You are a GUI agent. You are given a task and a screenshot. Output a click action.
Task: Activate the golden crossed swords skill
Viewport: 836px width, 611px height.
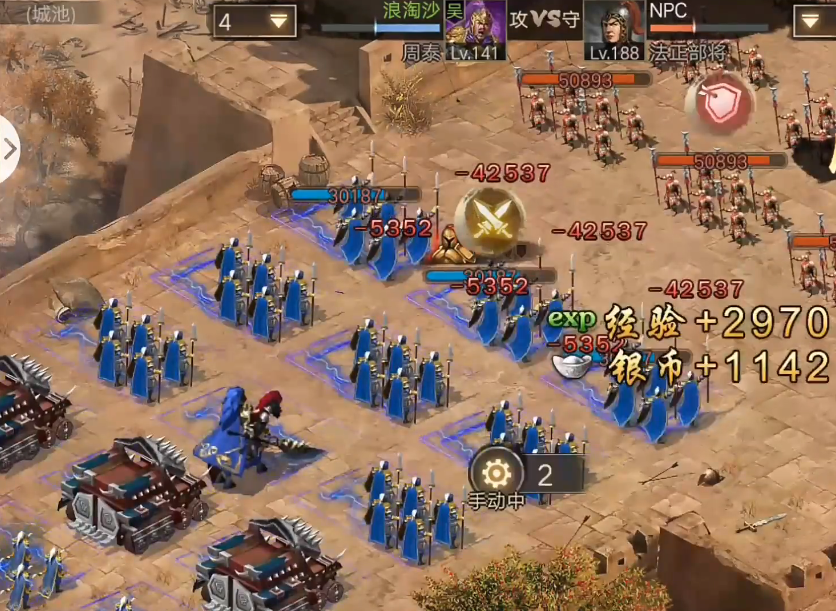pyautogui.click(x=490, y=221)
